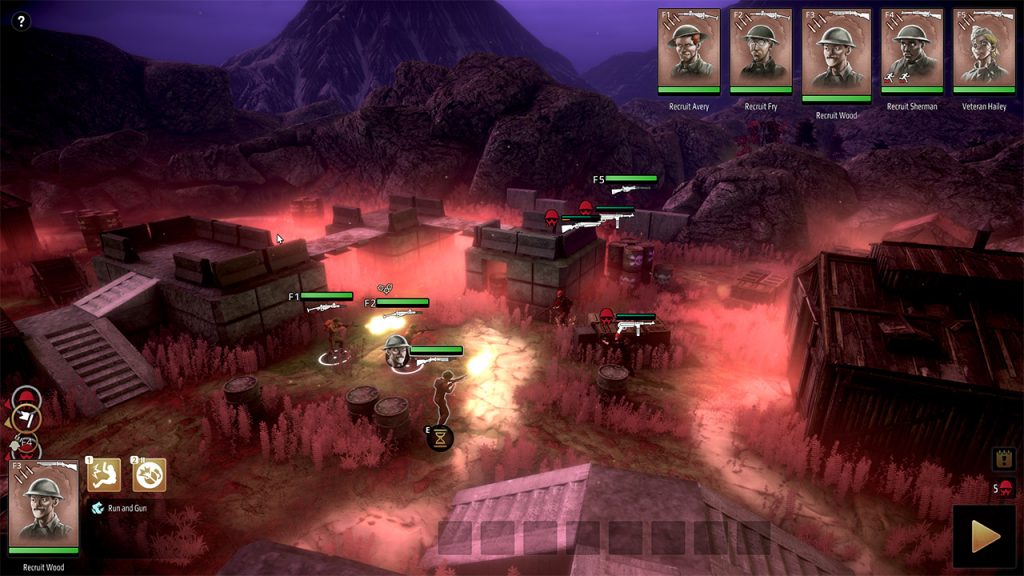Select the F5 unit marker on the rocks
Viewport: 1024px width, 576px height.
(627, 180)
